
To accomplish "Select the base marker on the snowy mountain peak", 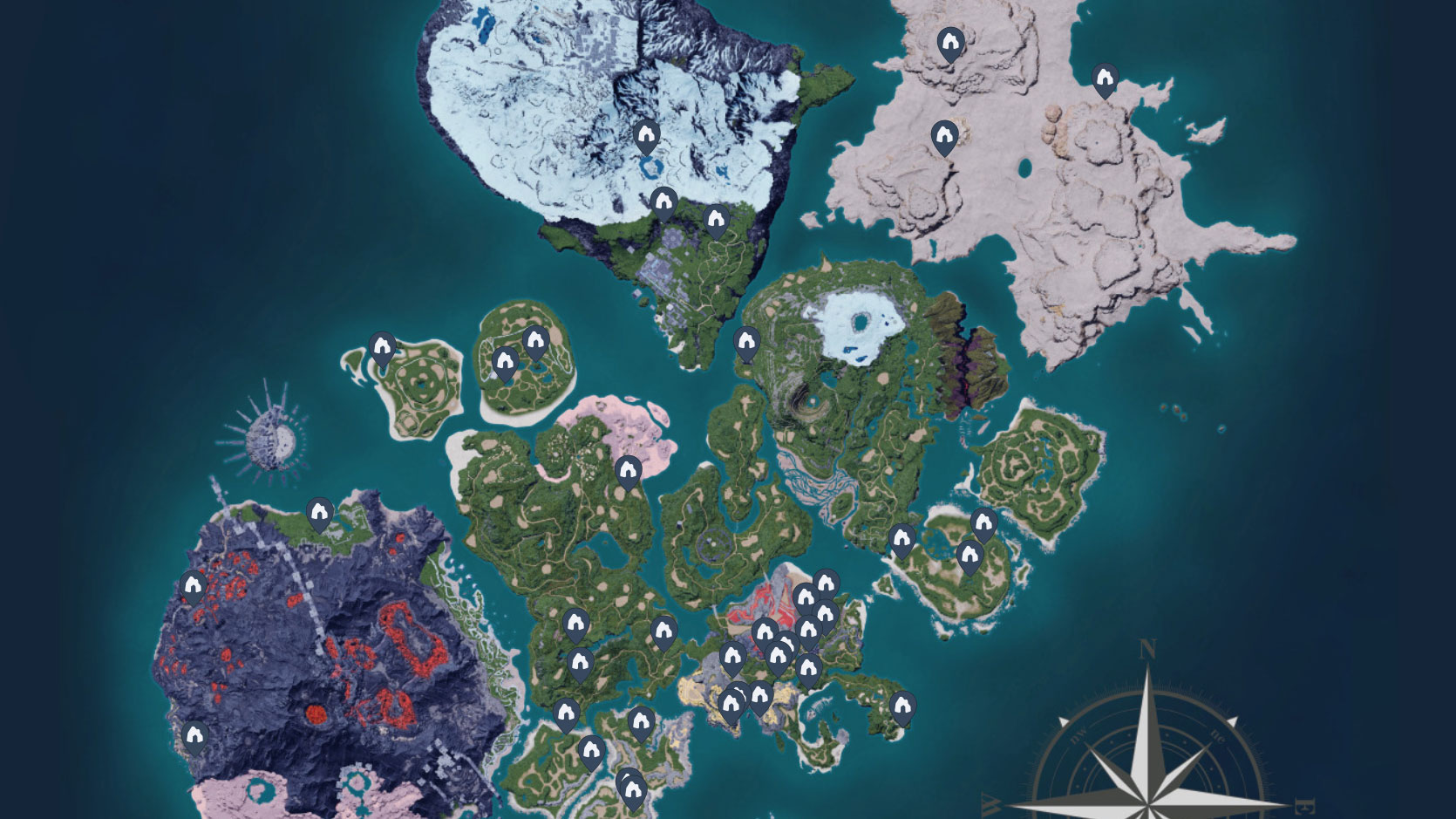I will [647, 137].
